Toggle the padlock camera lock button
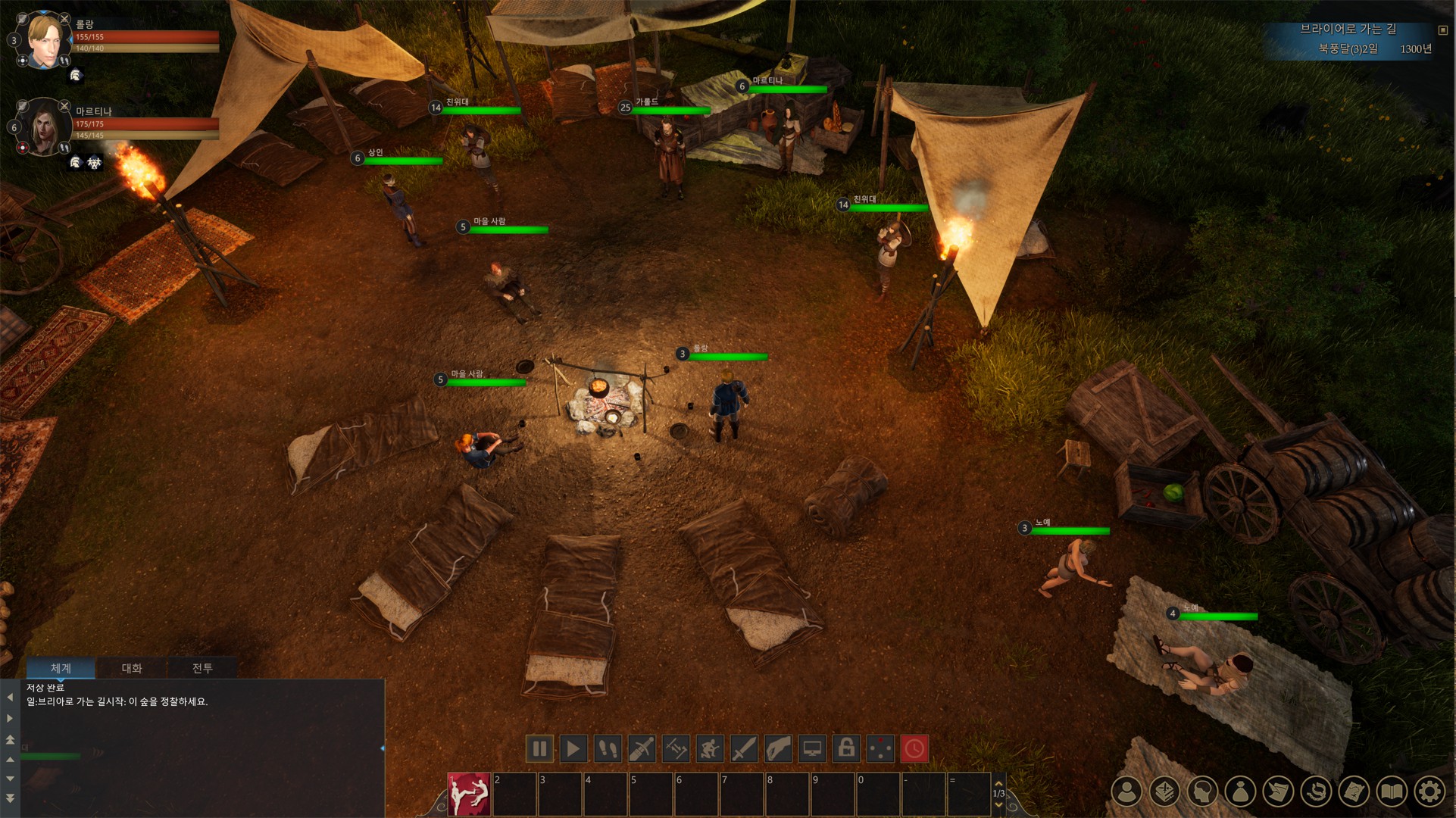Image resolution: width=1456 pixels, height=818 pixels. (846, 749)
